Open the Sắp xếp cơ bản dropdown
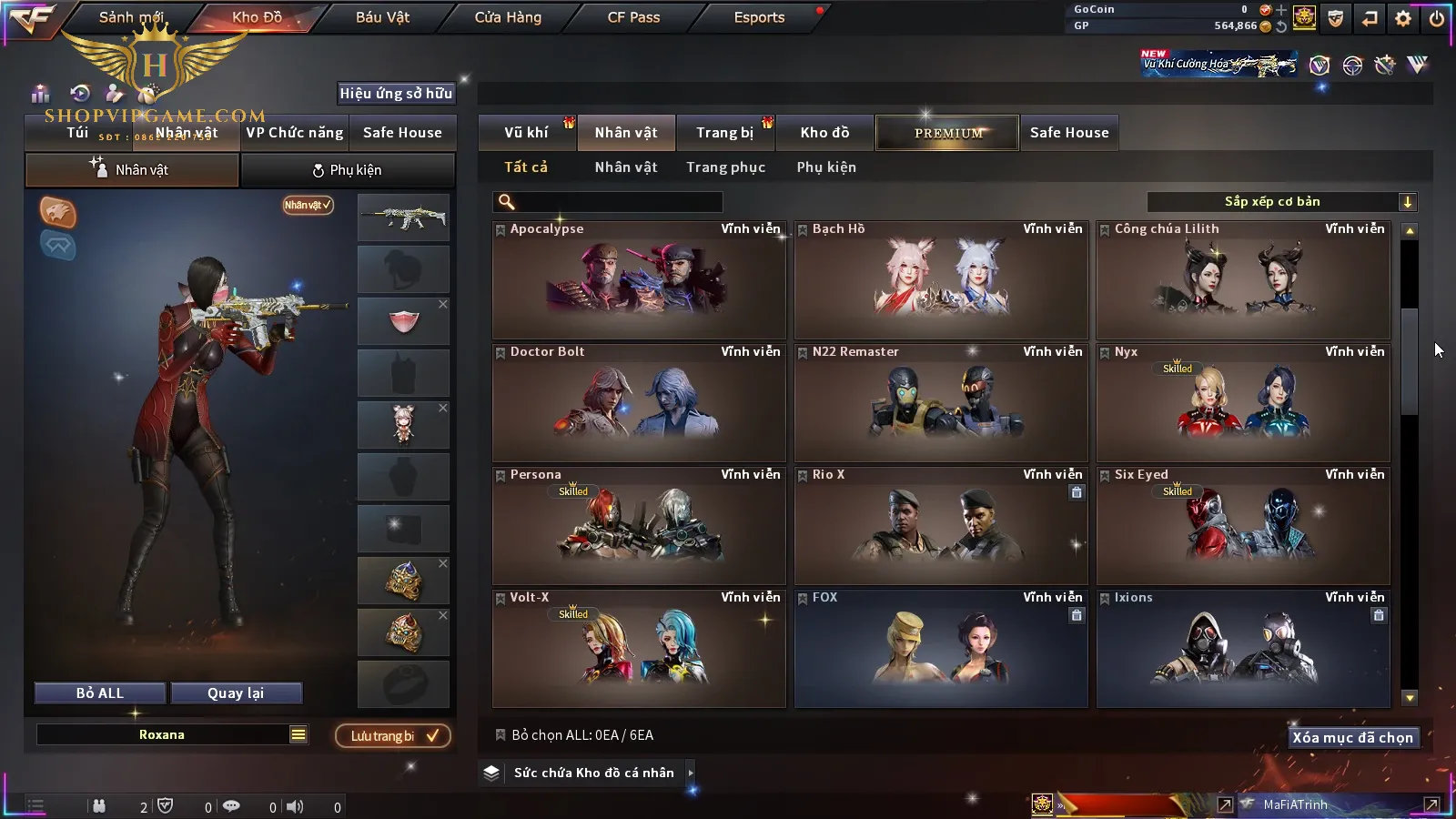Screen dimensions: 1456x819 (x=1281, y=202)
